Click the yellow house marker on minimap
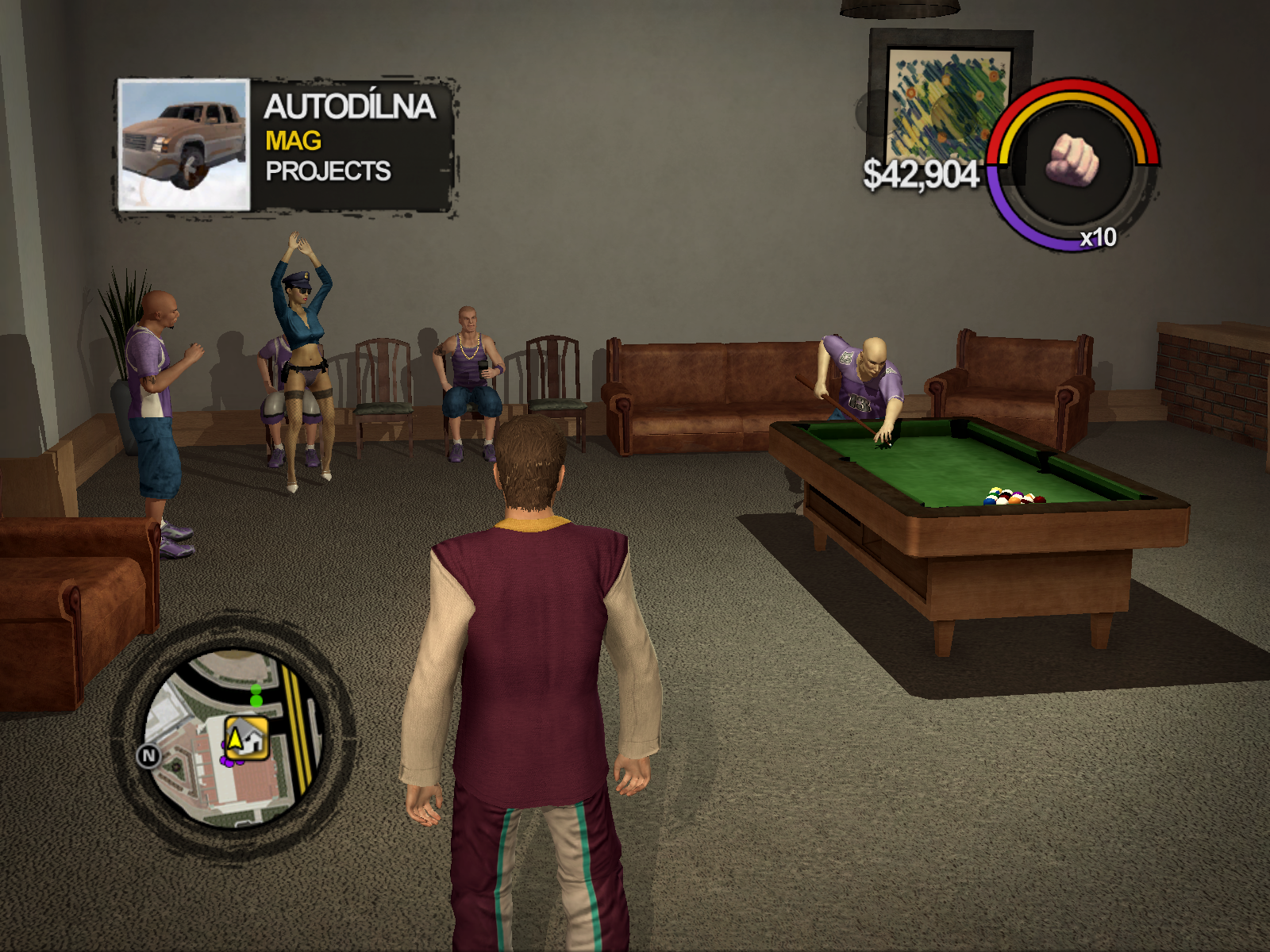 point(246,739)
